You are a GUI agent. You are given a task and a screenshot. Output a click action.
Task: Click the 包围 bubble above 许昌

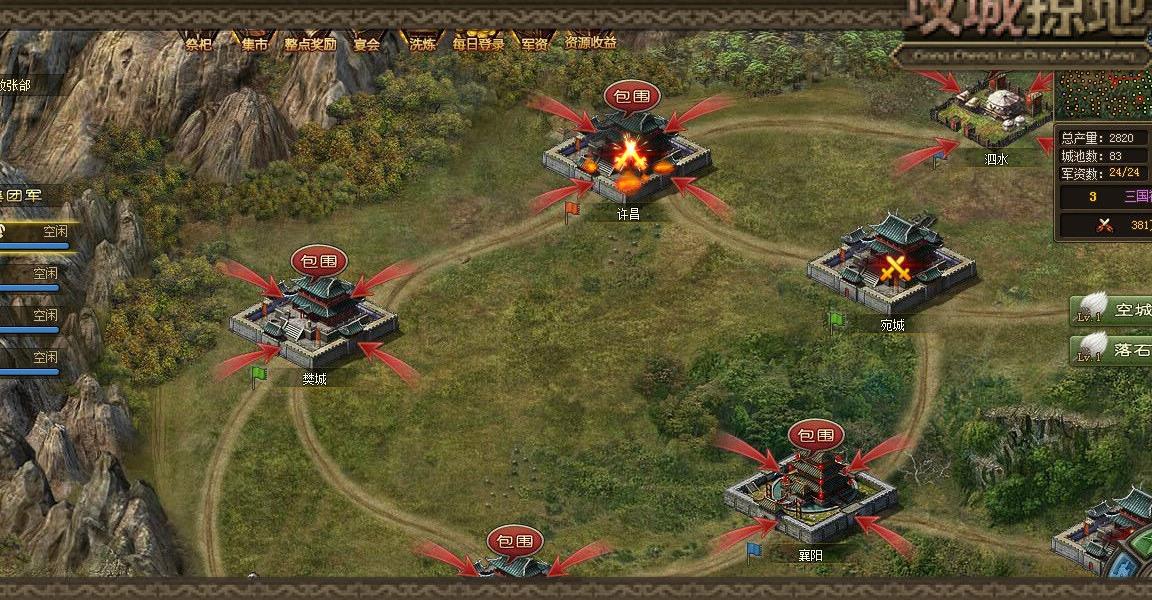[x=632, y=97]
